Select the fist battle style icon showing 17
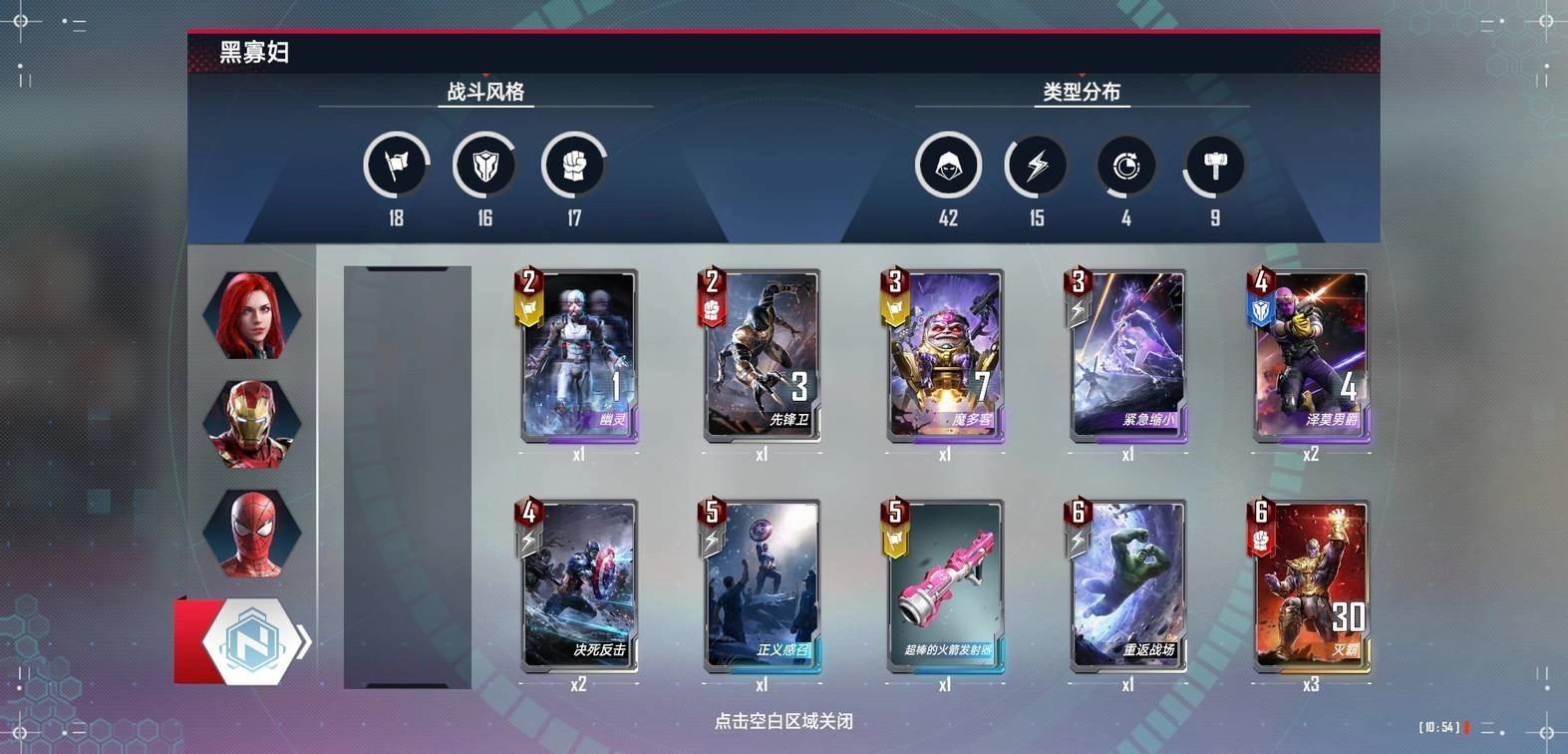This screenshot has height=754, width=1568. (x=575, y=166)
